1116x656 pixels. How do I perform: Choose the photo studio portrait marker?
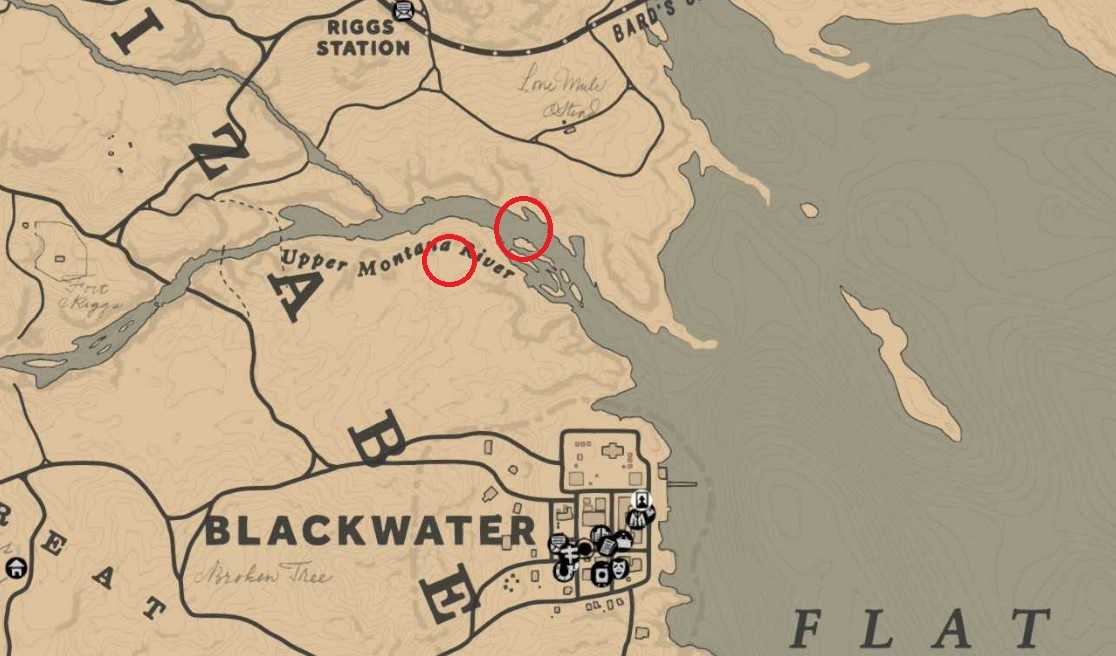642,500
